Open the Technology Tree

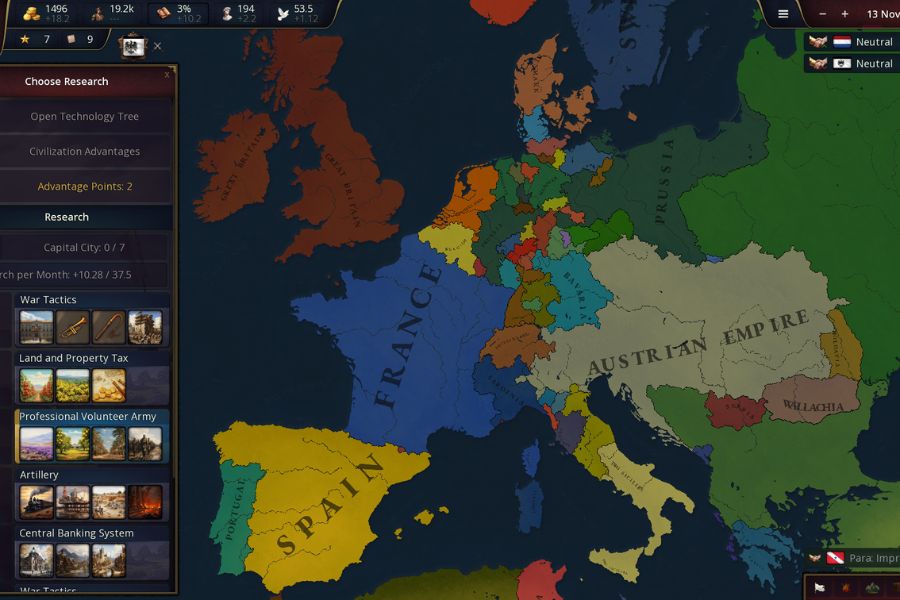coord(85,116)
